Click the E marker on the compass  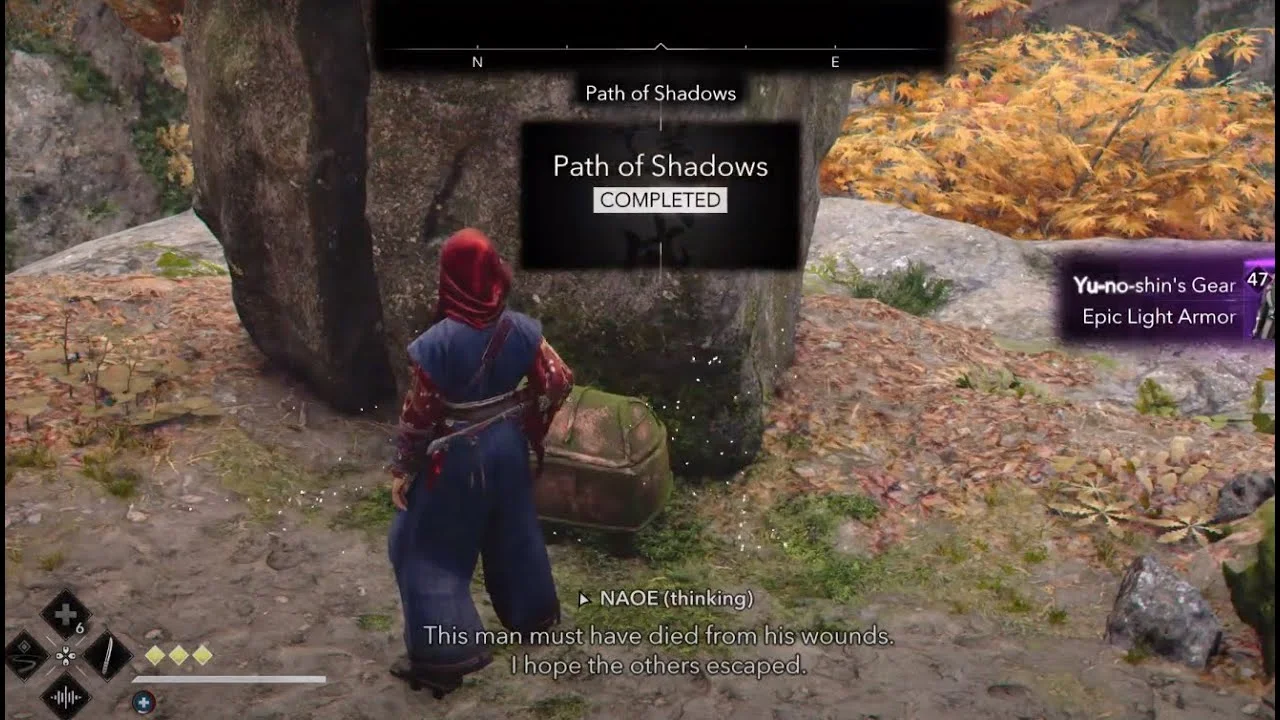836,61
